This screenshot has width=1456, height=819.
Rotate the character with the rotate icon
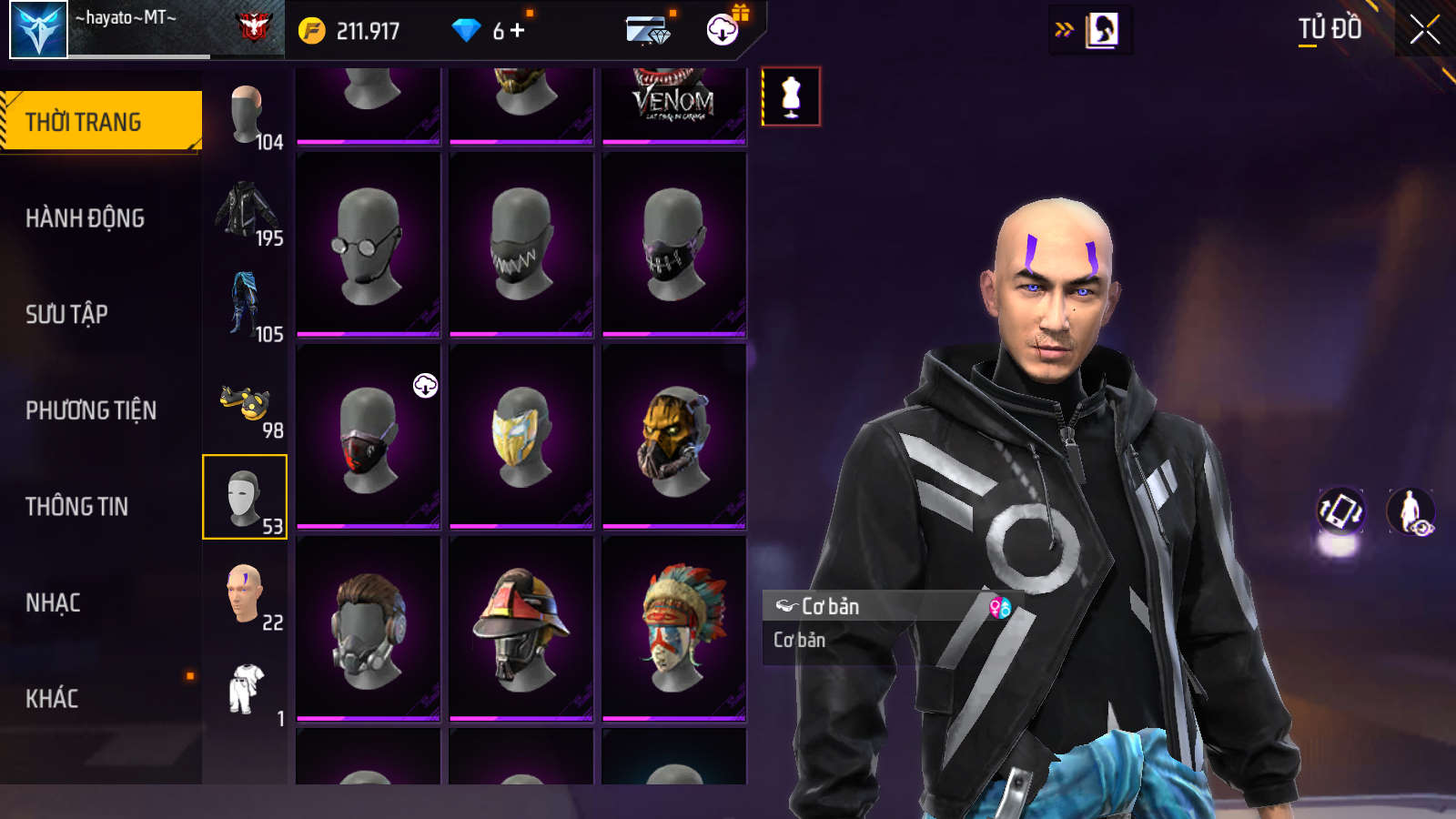tap(1340, 511)
